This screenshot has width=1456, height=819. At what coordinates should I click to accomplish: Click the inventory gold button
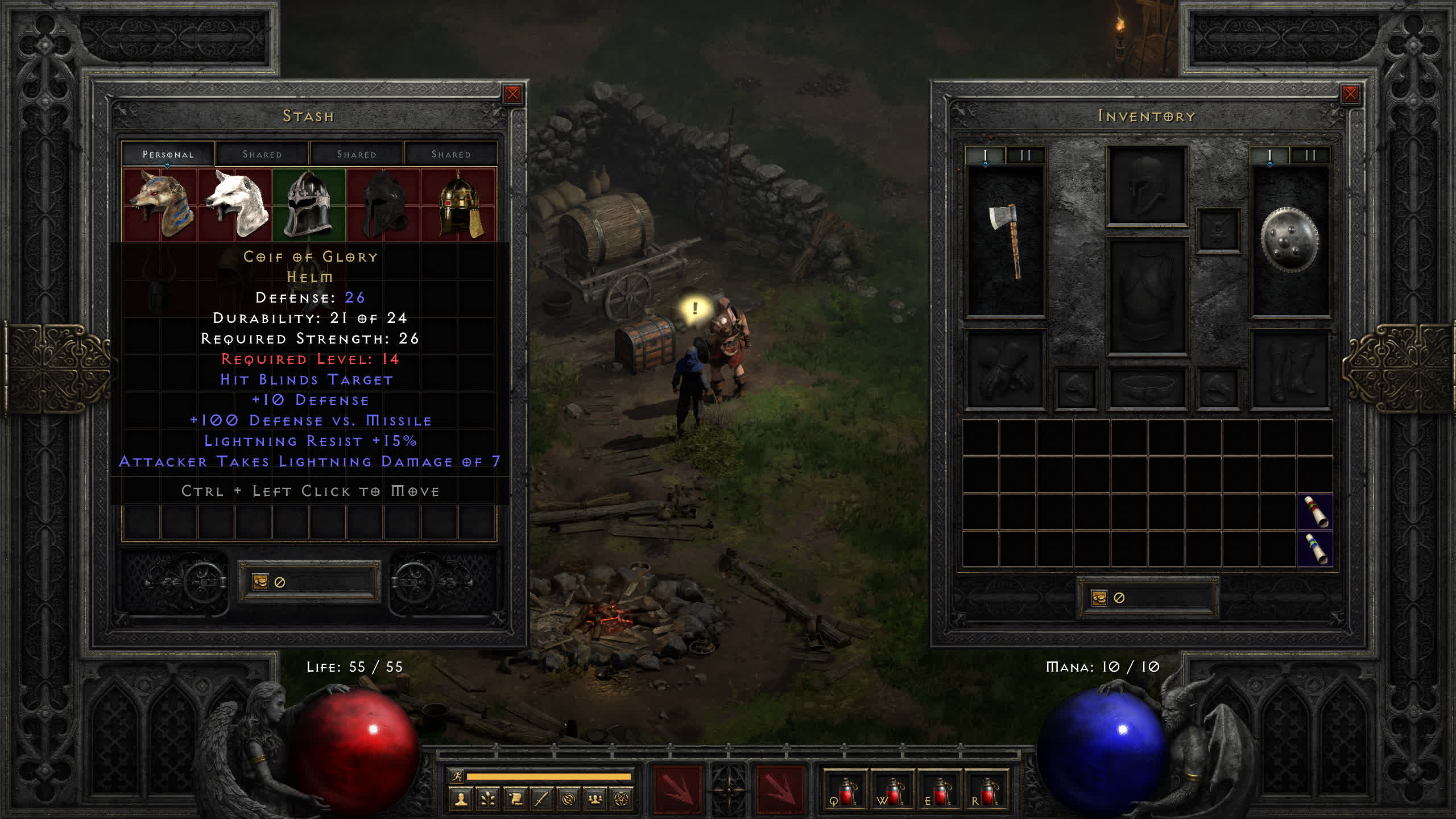click(1099, 598)
